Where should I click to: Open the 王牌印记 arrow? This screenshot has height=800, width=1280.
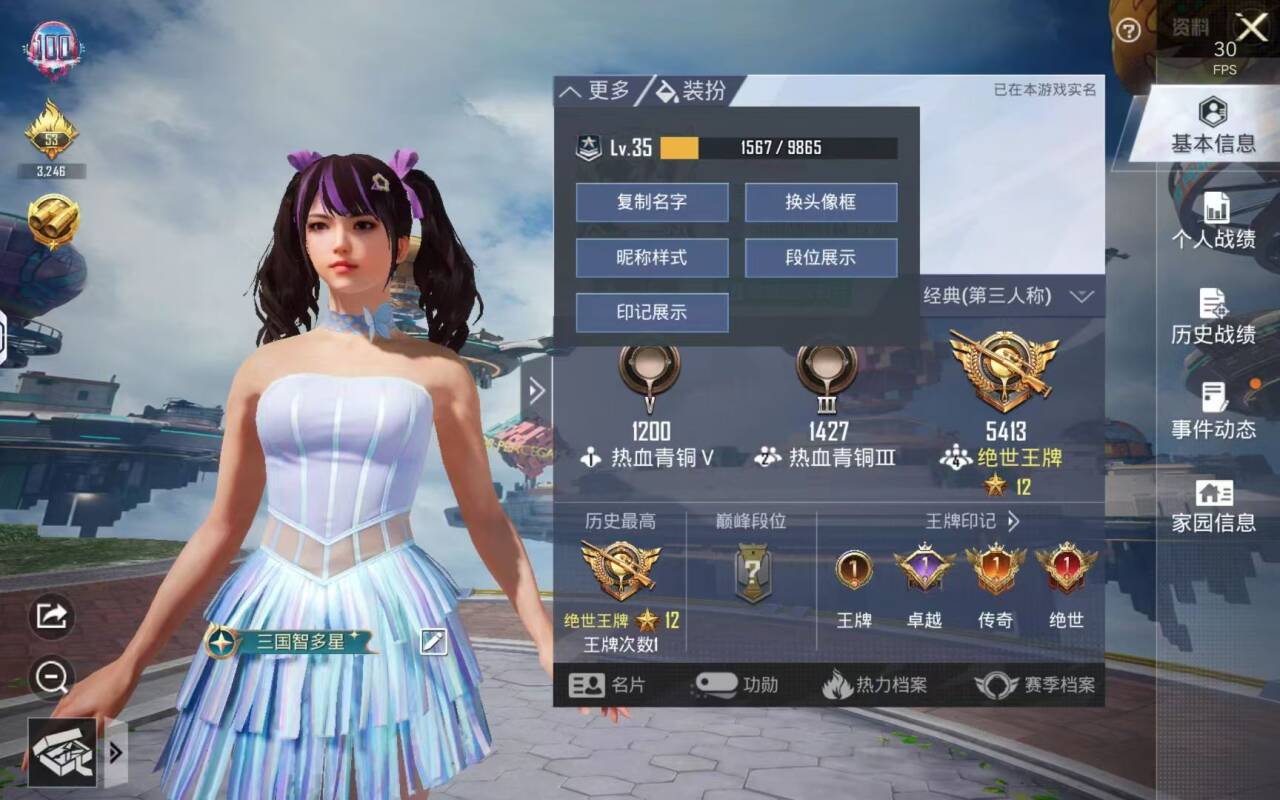click(x=1009, y=520)
